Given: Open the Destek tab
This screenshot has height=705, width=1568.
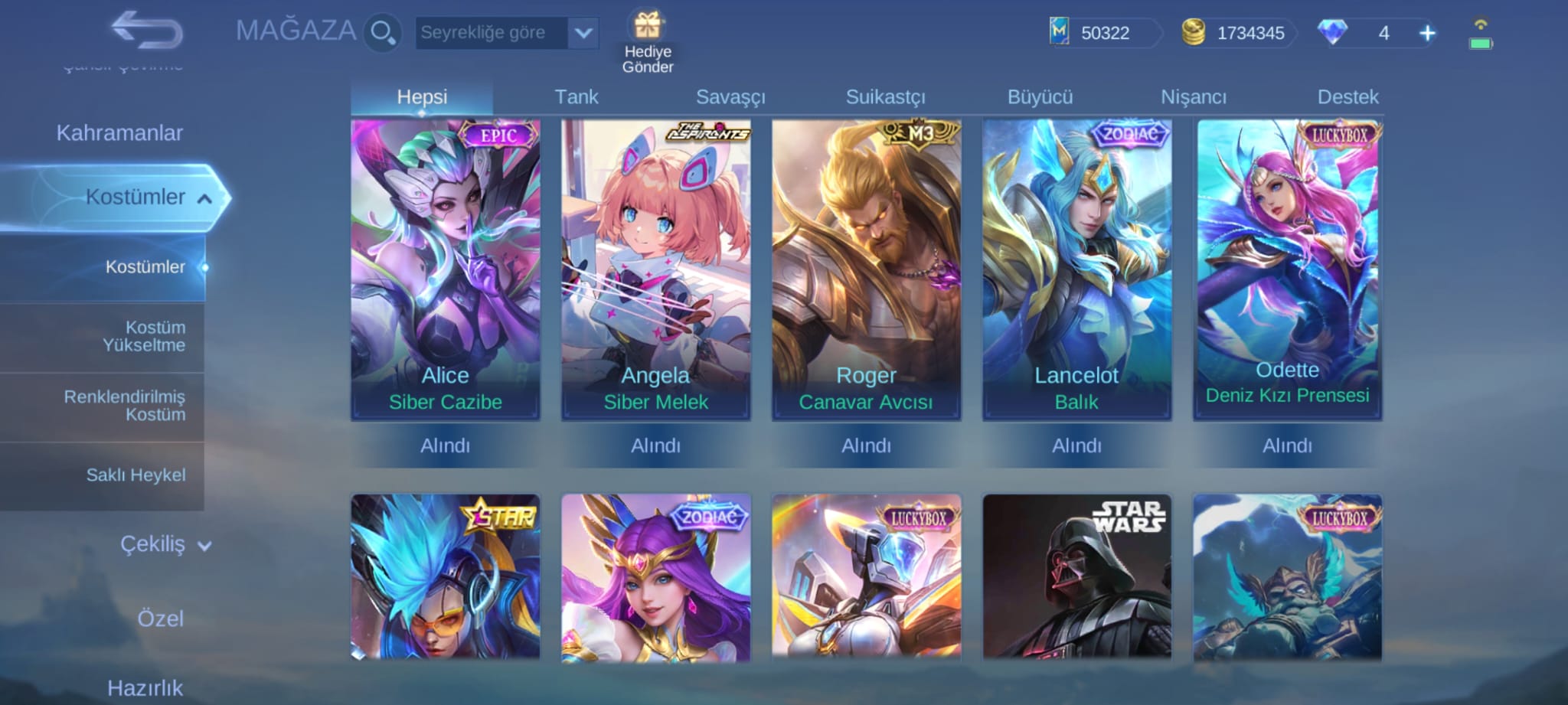Looking at the screenshot, I should click(1347, 97).
